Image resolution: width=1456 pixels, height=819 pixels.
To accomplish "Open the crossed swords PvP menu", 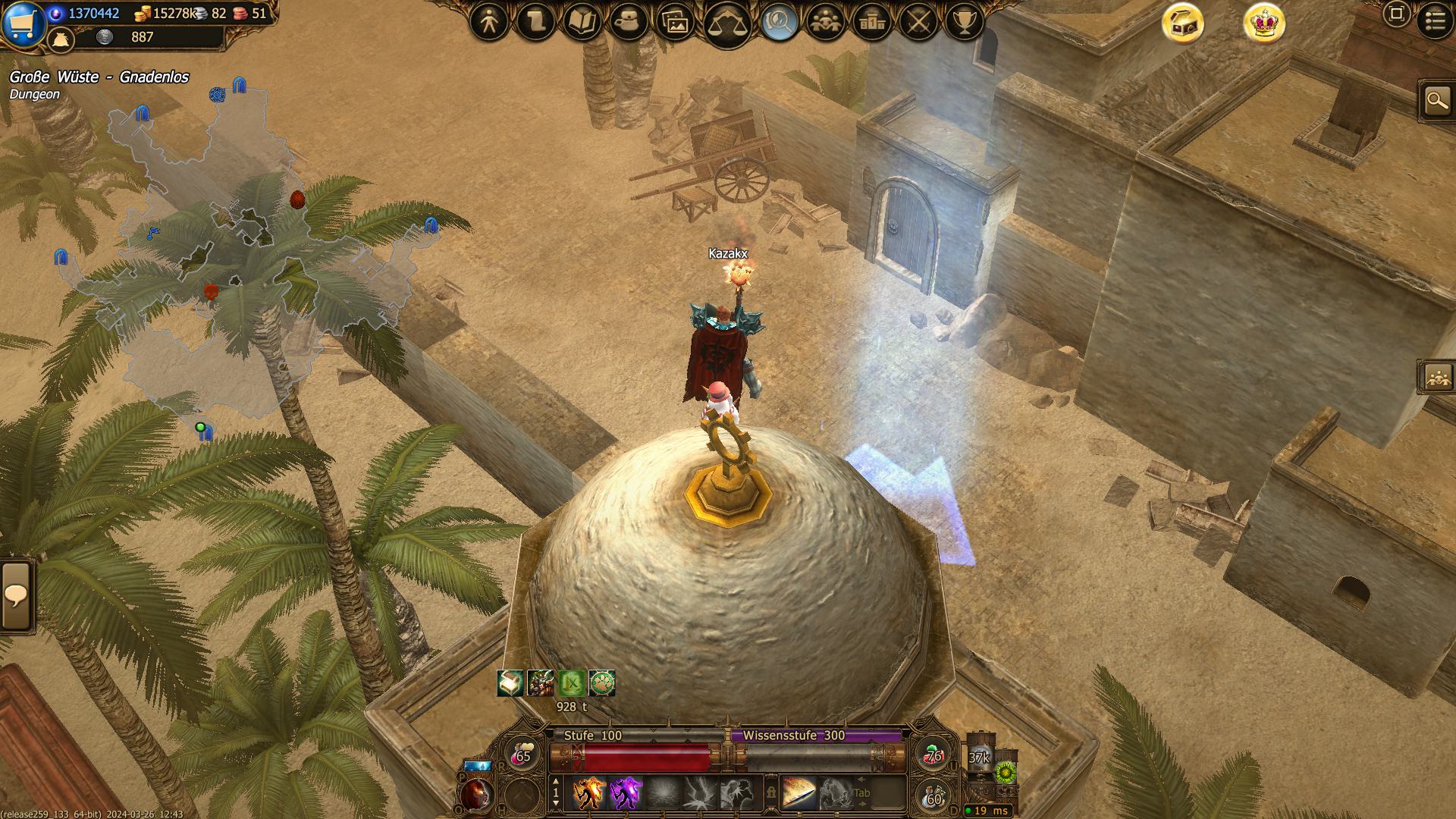I will pyautogui.click(x=918, y=23).
